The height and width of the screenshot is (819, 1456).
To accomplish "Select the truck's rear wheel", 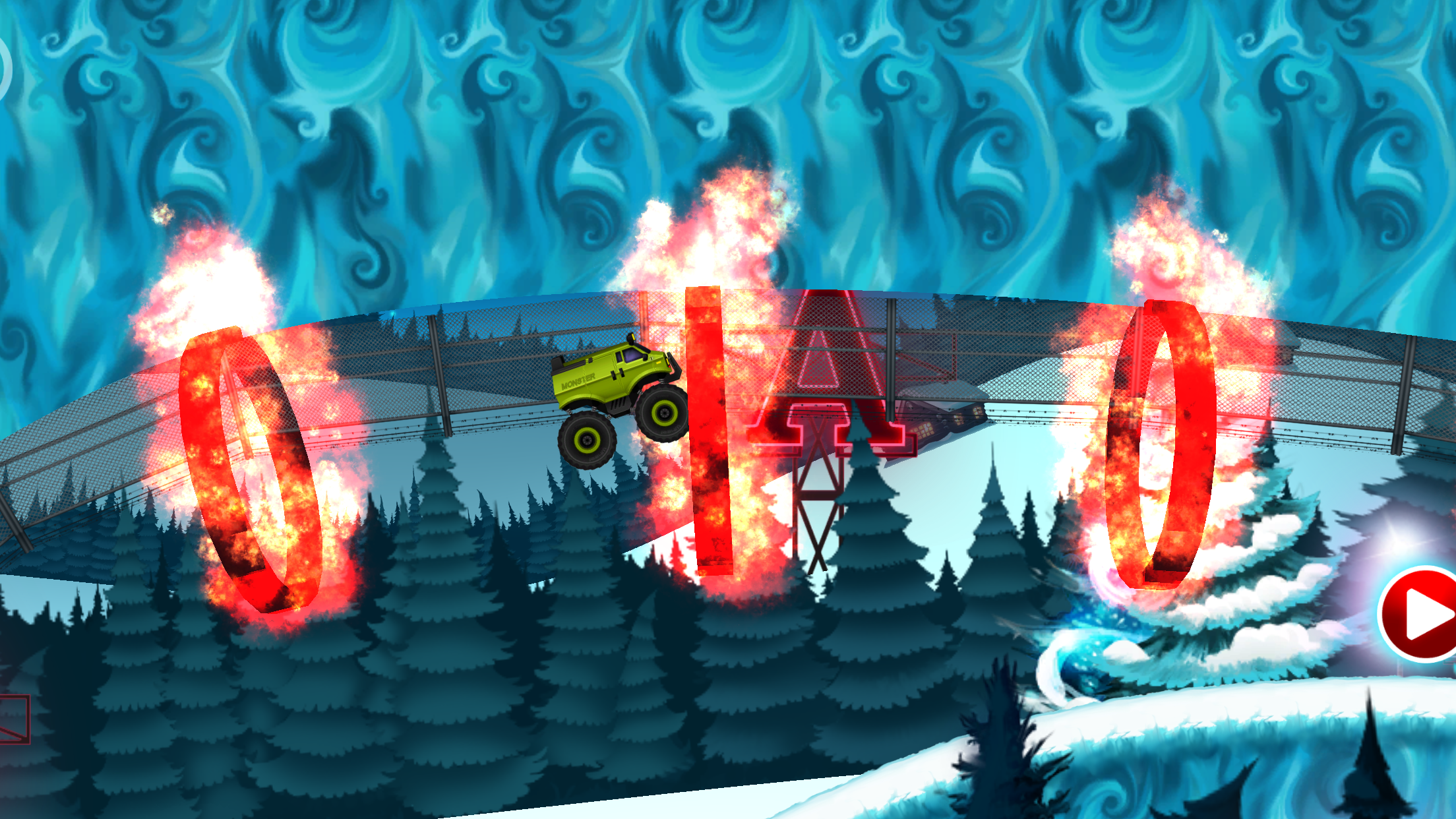I will coord(586,439).
